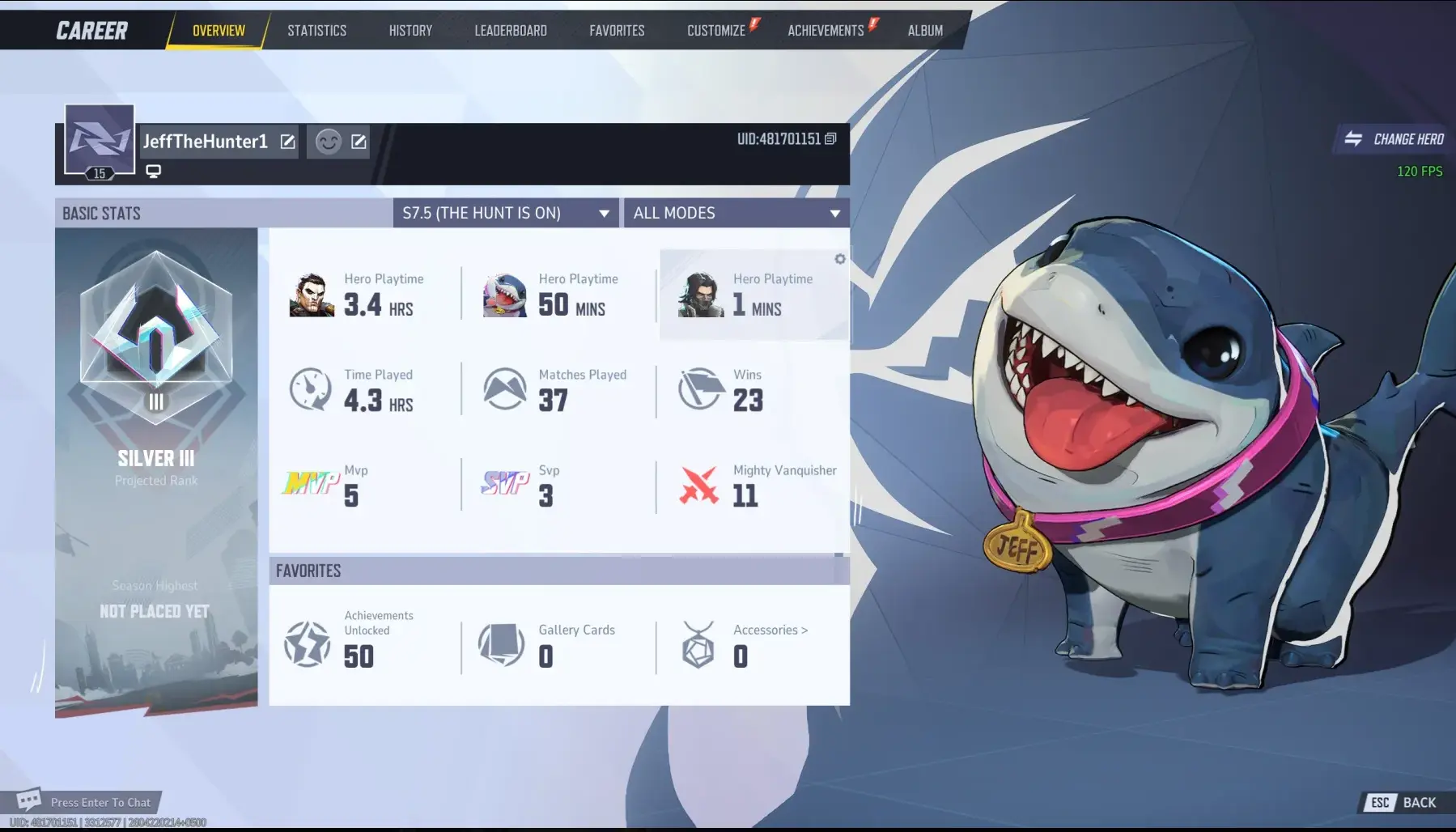Viewport: 1456px width, 832px height.
Task: Click the smiley mood icon
Action: (x=328, y=142)
